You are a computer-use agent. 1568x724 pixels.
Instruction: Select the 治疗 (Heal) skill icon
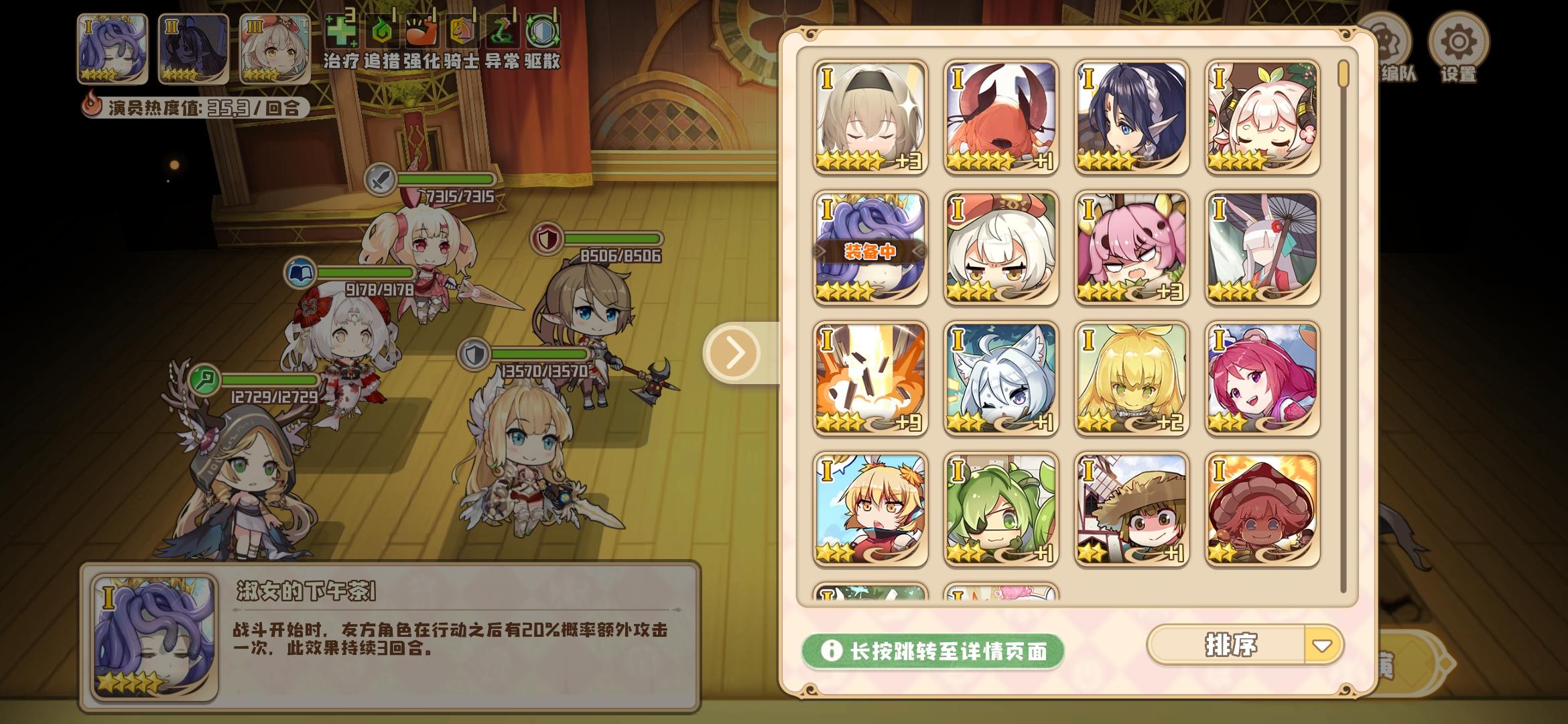344,30
